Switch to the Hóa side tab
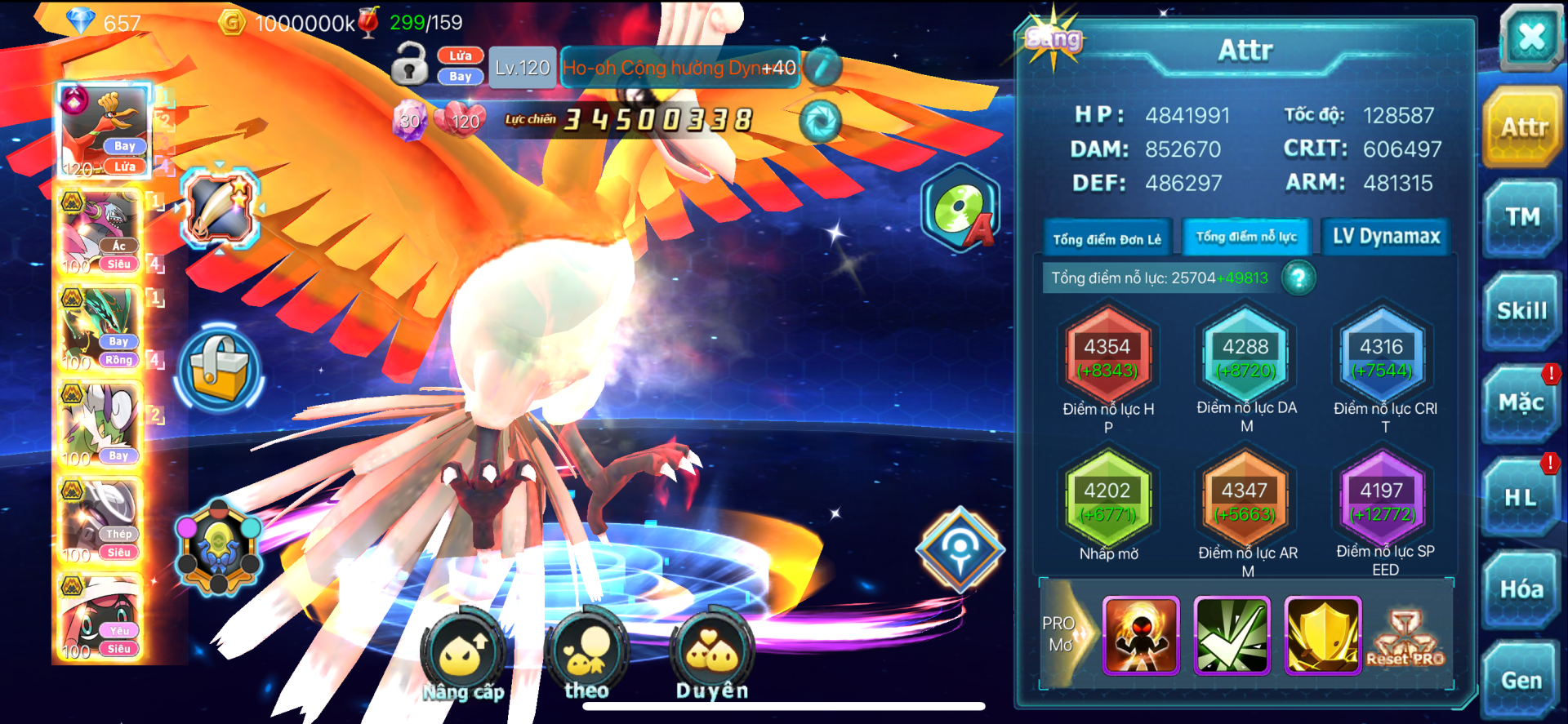Screen dimensions: 1568x724 (1521, 589)
